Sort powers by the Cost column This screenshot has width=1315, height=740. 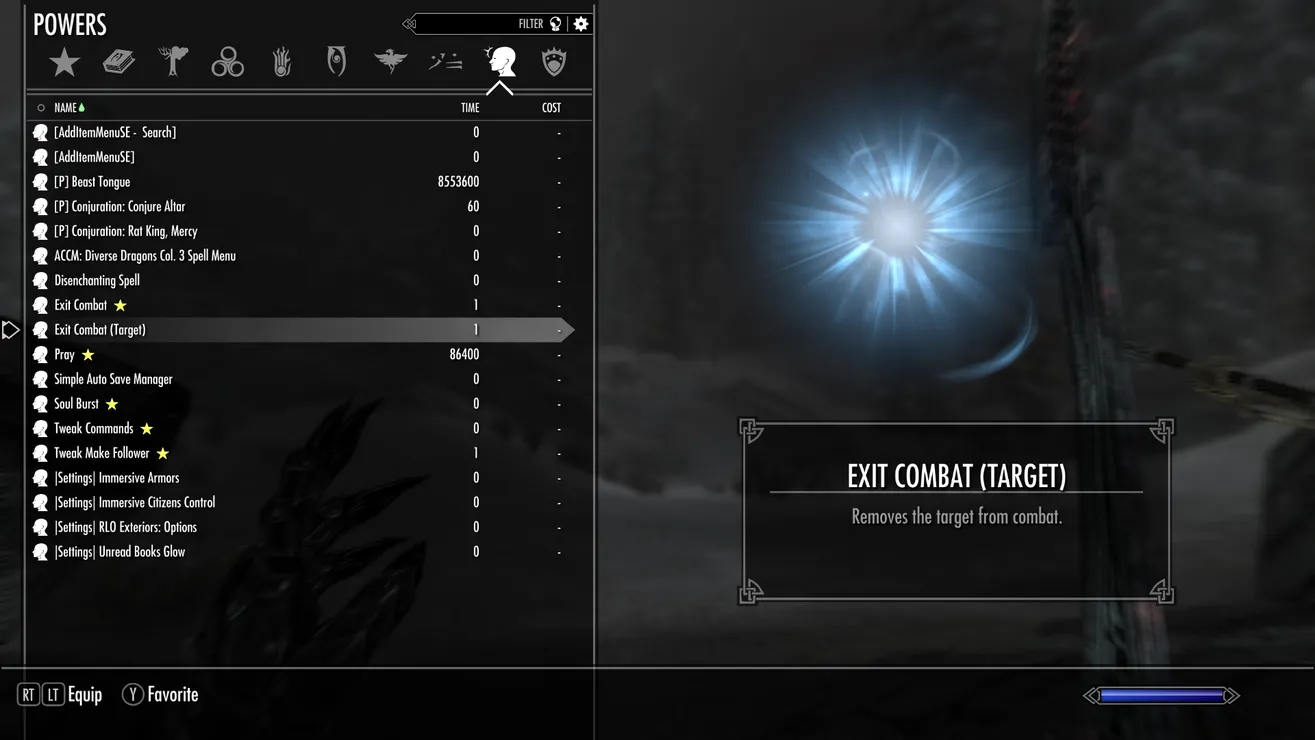point(551,108)
